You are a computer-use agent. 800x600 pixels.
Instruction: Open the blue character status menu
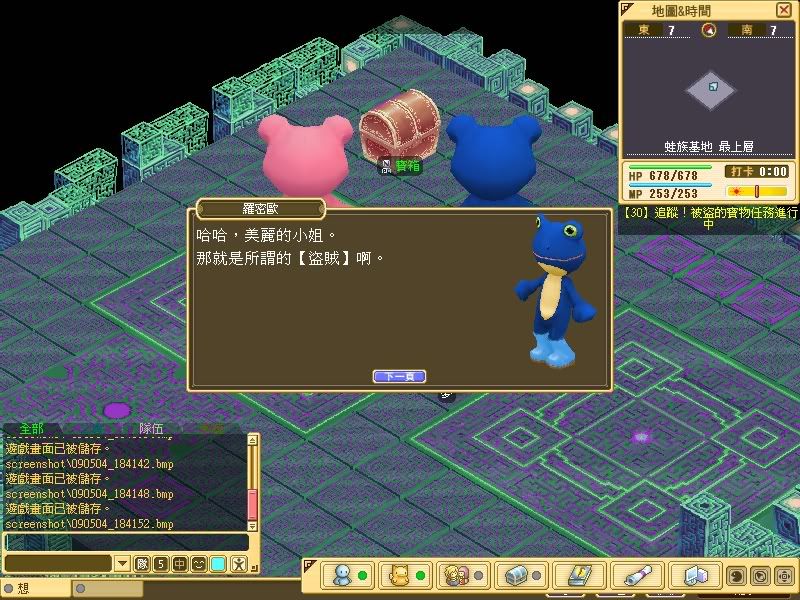(343, 575)
